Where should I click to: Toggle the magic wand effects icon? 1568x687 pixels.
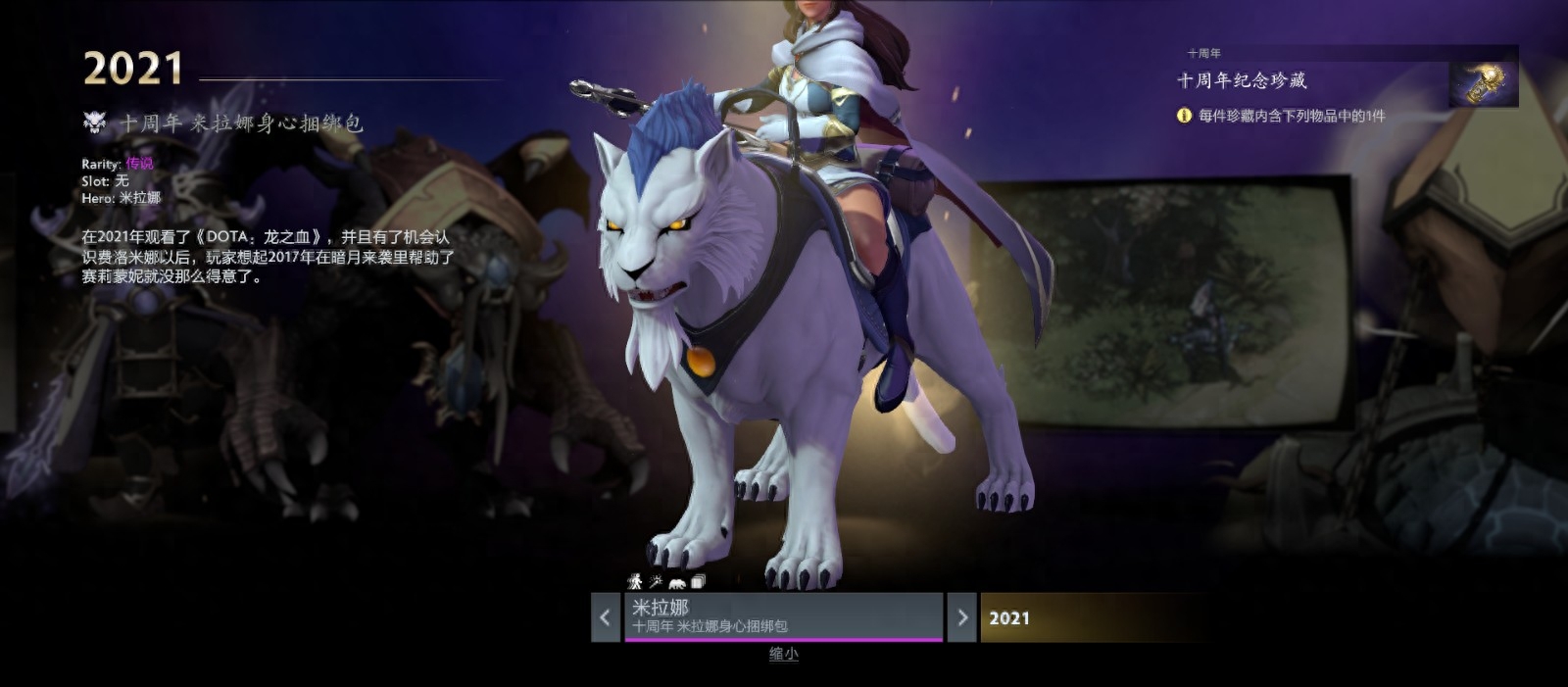click(656, 581)
